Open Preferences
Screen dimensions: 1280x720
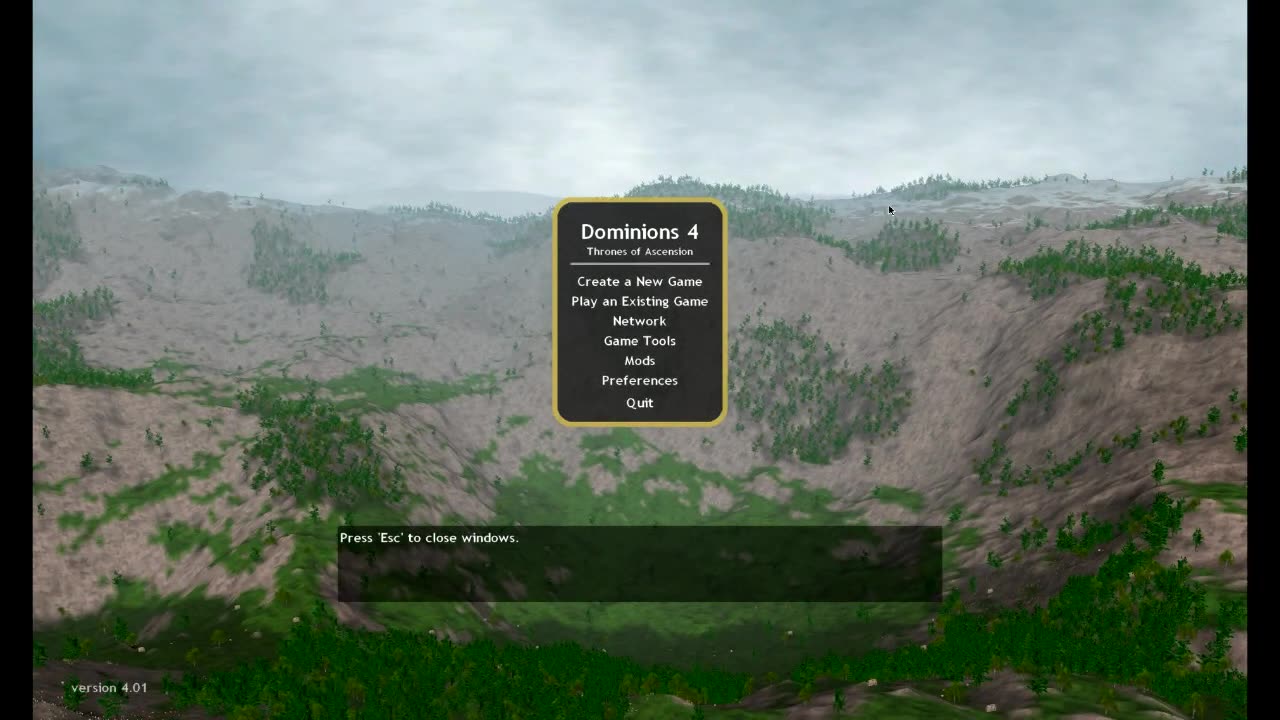click(639, 381)
